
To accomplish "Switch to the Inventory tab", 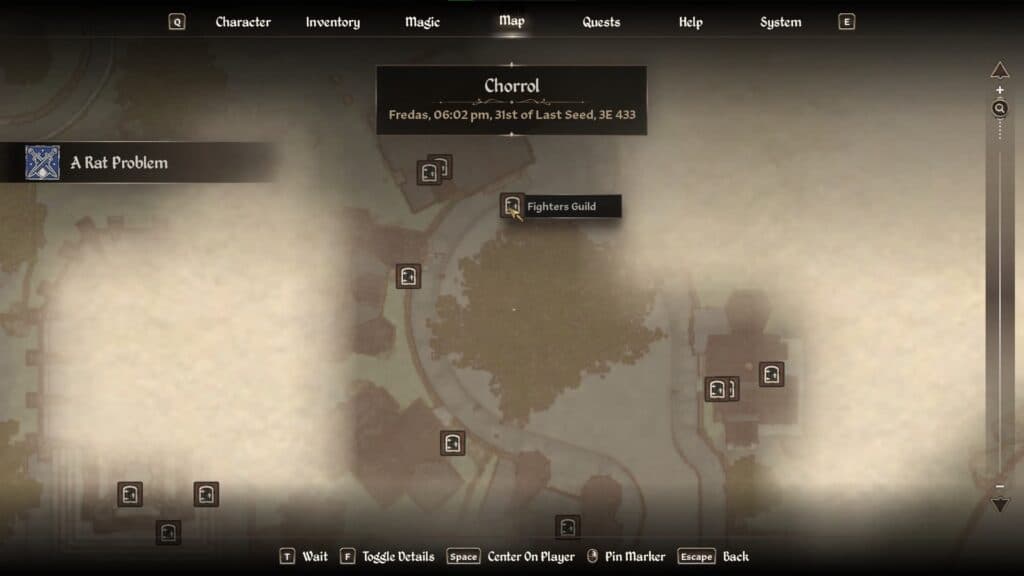I will click(x=332, y=22).
